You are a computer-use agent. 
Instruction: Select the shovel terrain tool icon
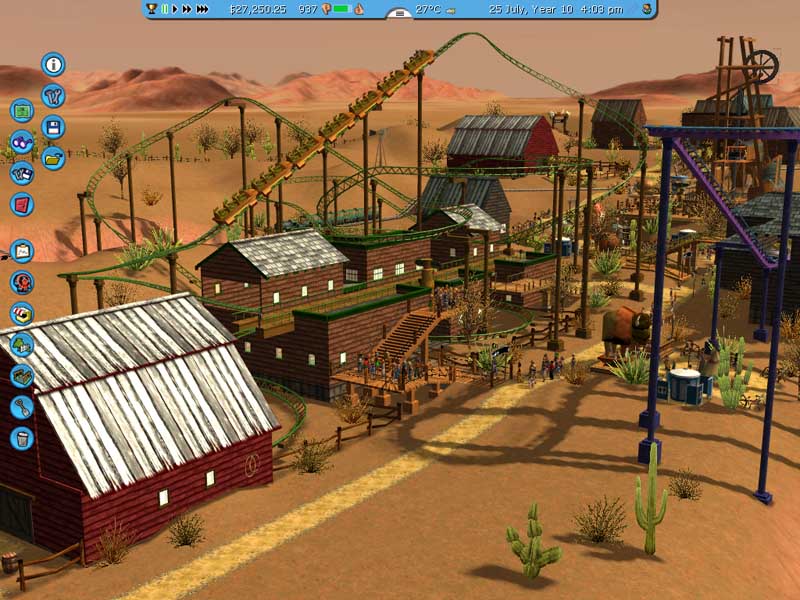coord(22,406)
